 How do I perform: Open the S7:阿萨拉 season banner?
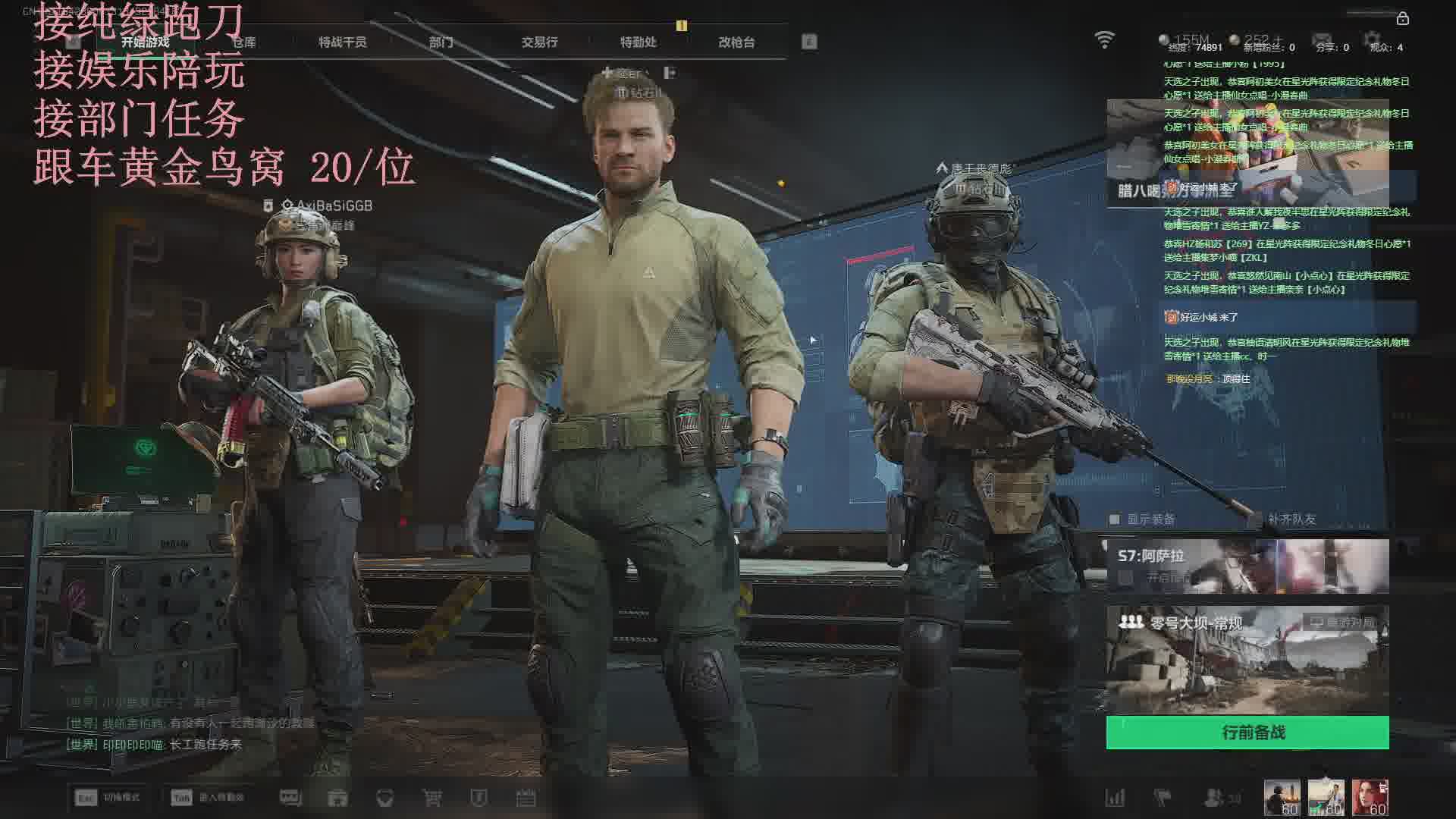click(1247, 566)
